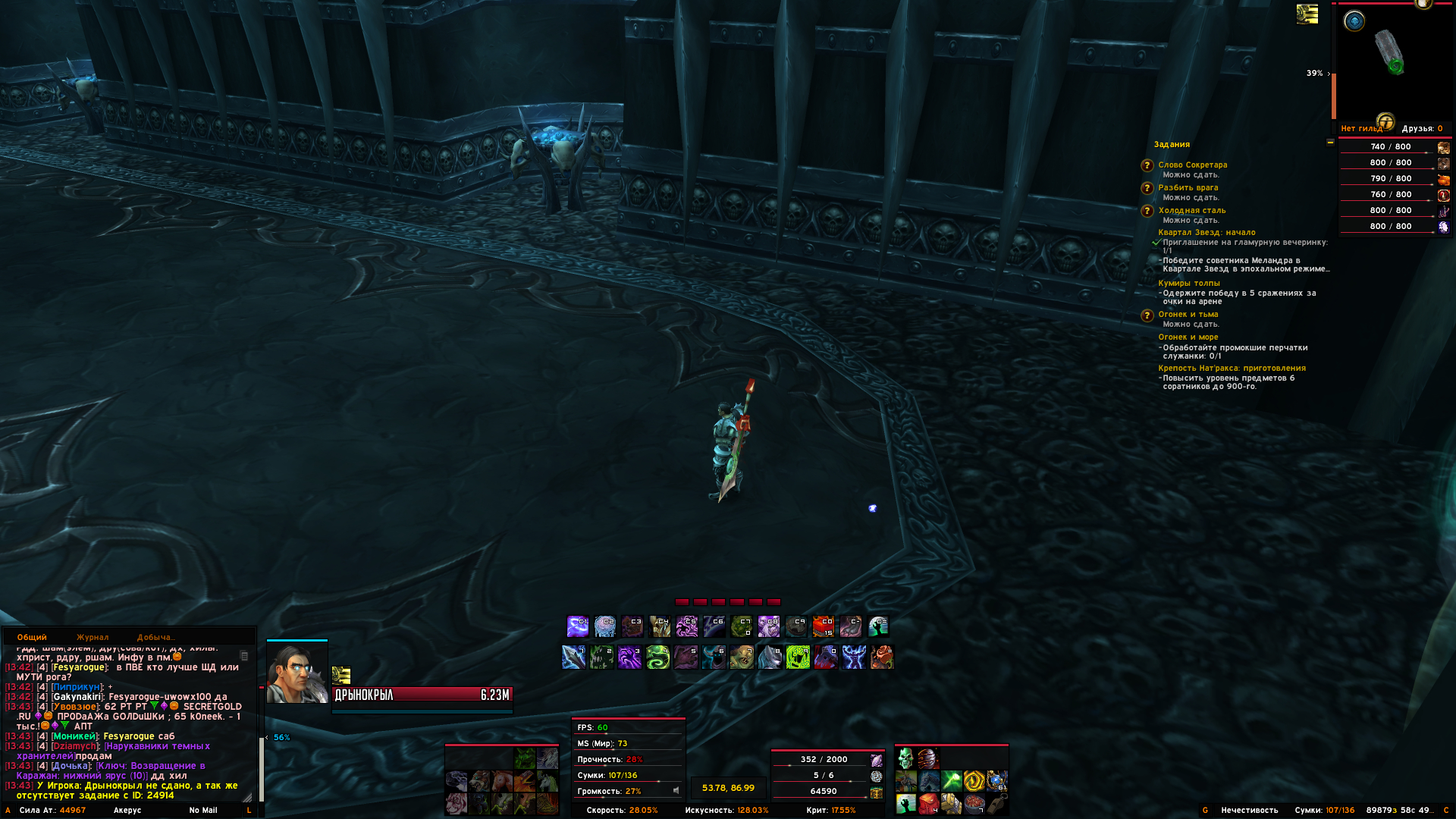1456x819 pixels.
Task: Use the brain ability bound to C2
Action: point(604,626)
